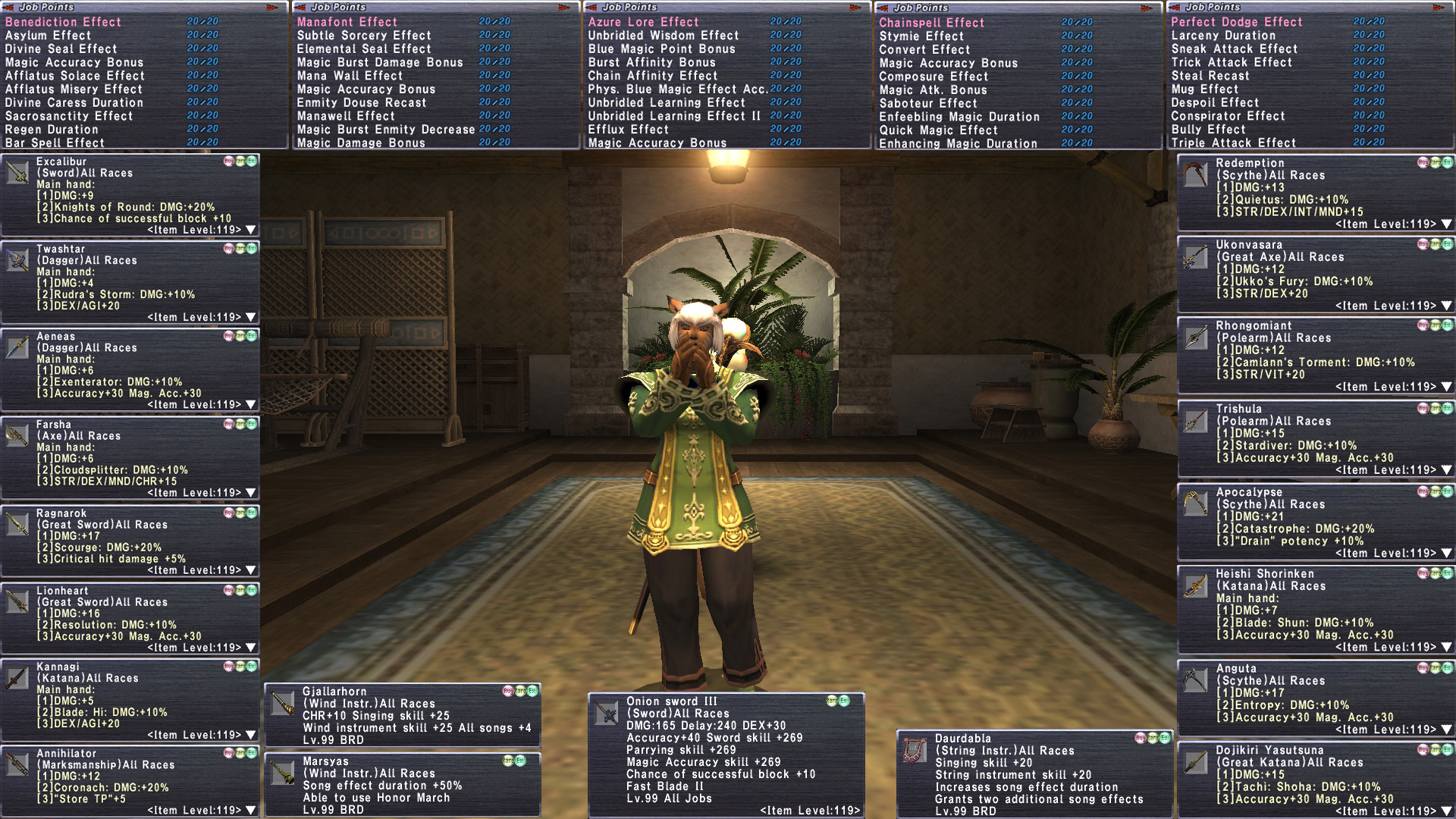The height and width of the screenshot is (819, 1456).
Task: Expand the Apocalypse tooltip with its down arrow
Action: click(x=1446, y=553)
